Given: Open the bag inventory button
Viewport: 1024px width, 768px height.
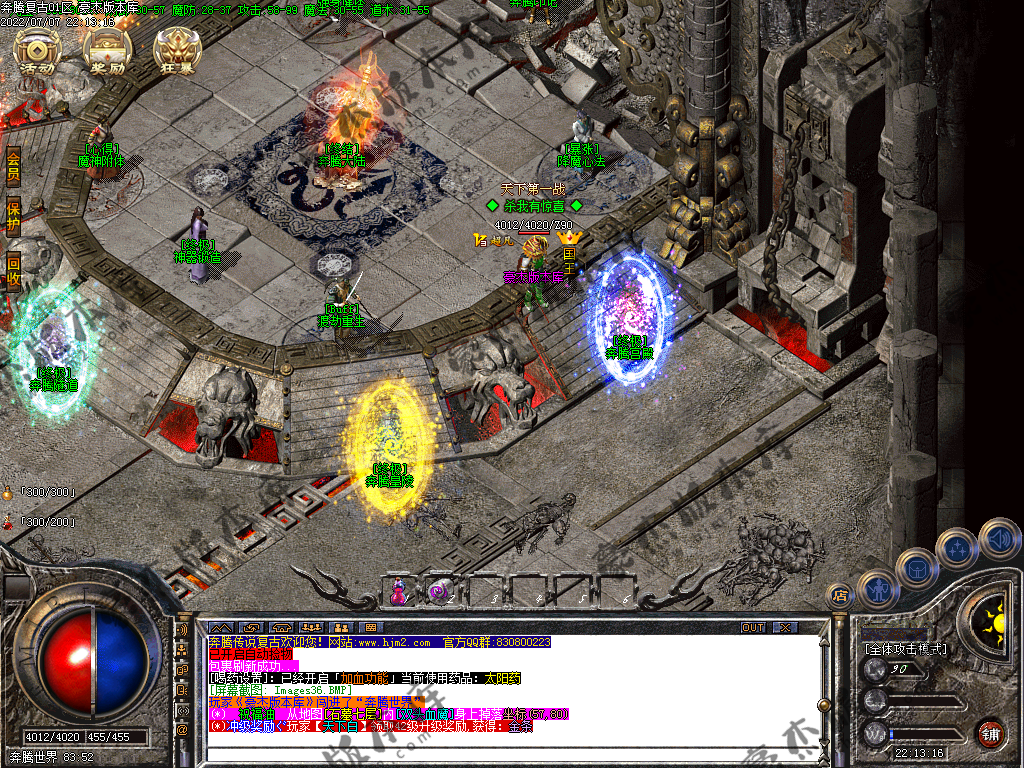Looking at the screenshot, I should 916,568.
